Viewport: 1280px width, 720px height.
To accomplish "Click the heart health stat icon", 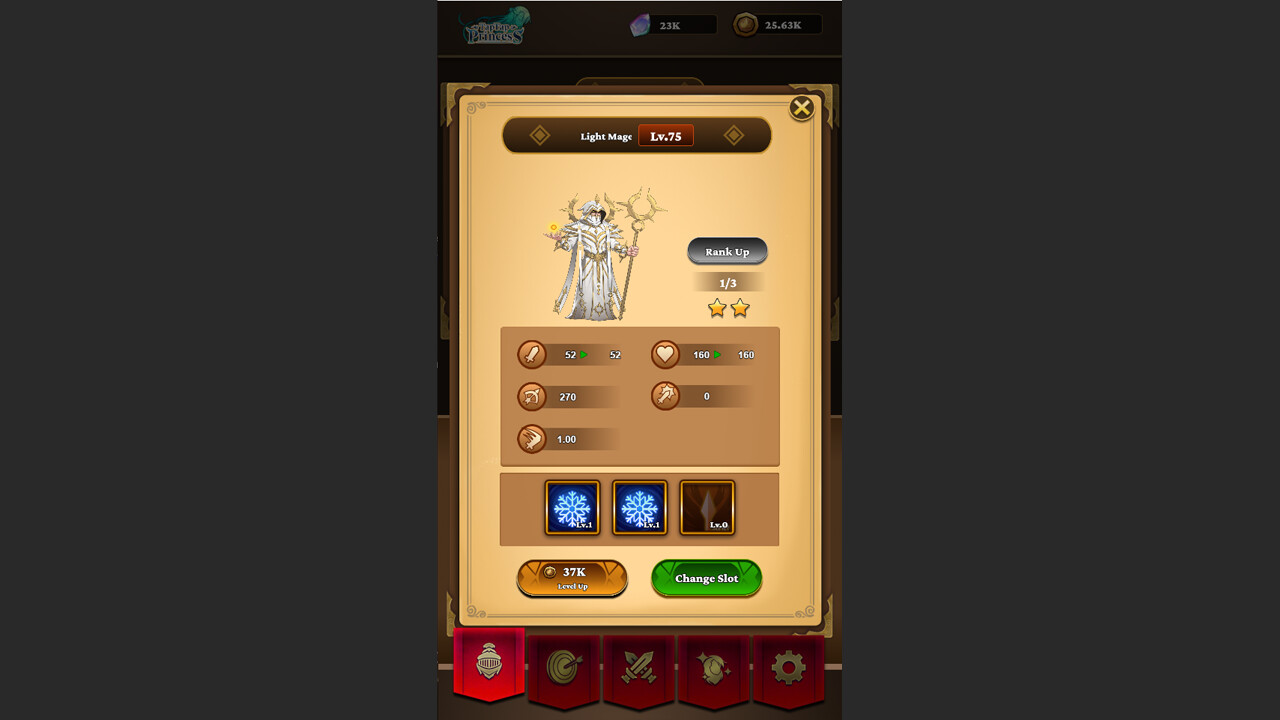I will coord(666,355).
